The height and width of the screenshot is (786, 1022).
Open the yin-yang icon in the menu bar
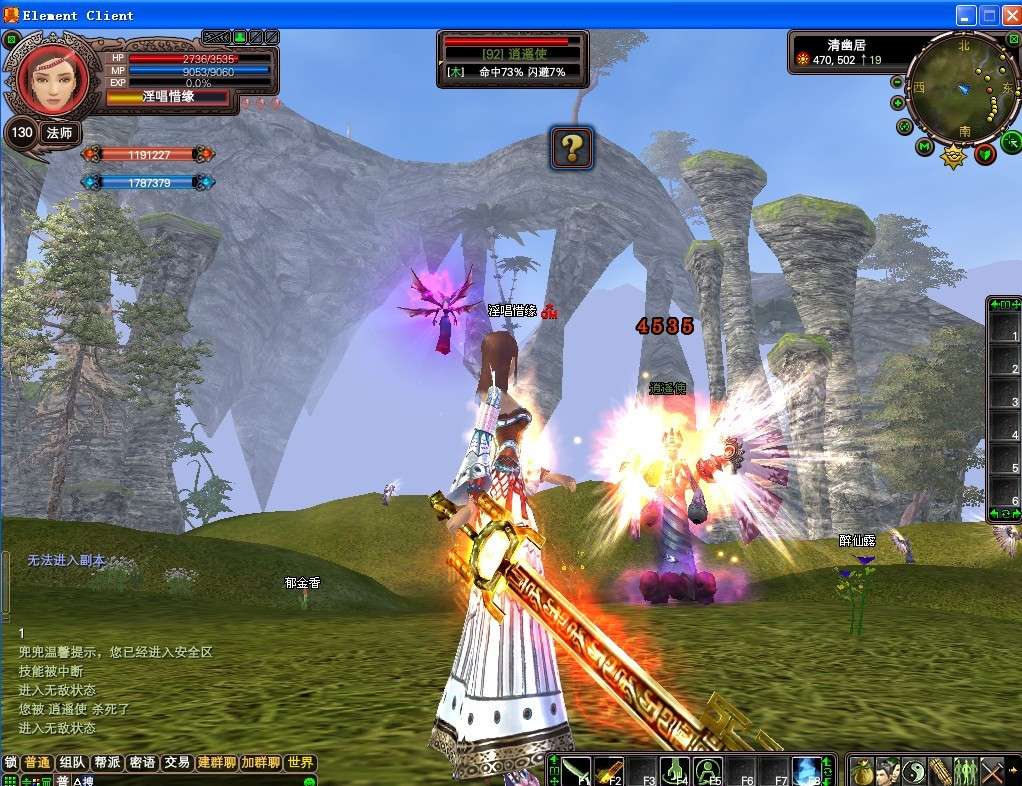(x=914, y=771)
